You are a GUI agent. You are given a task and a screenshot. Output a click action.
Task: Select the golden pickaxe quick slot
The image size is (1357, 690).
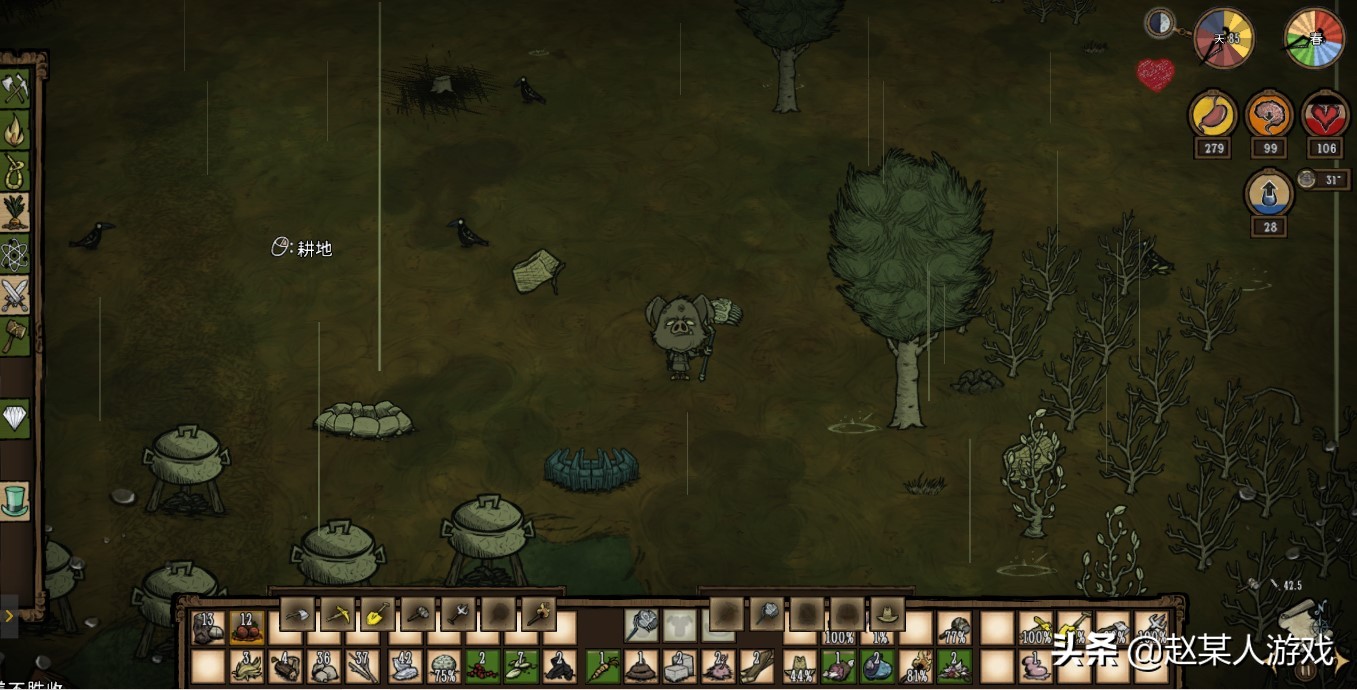[x=338, y=613]
